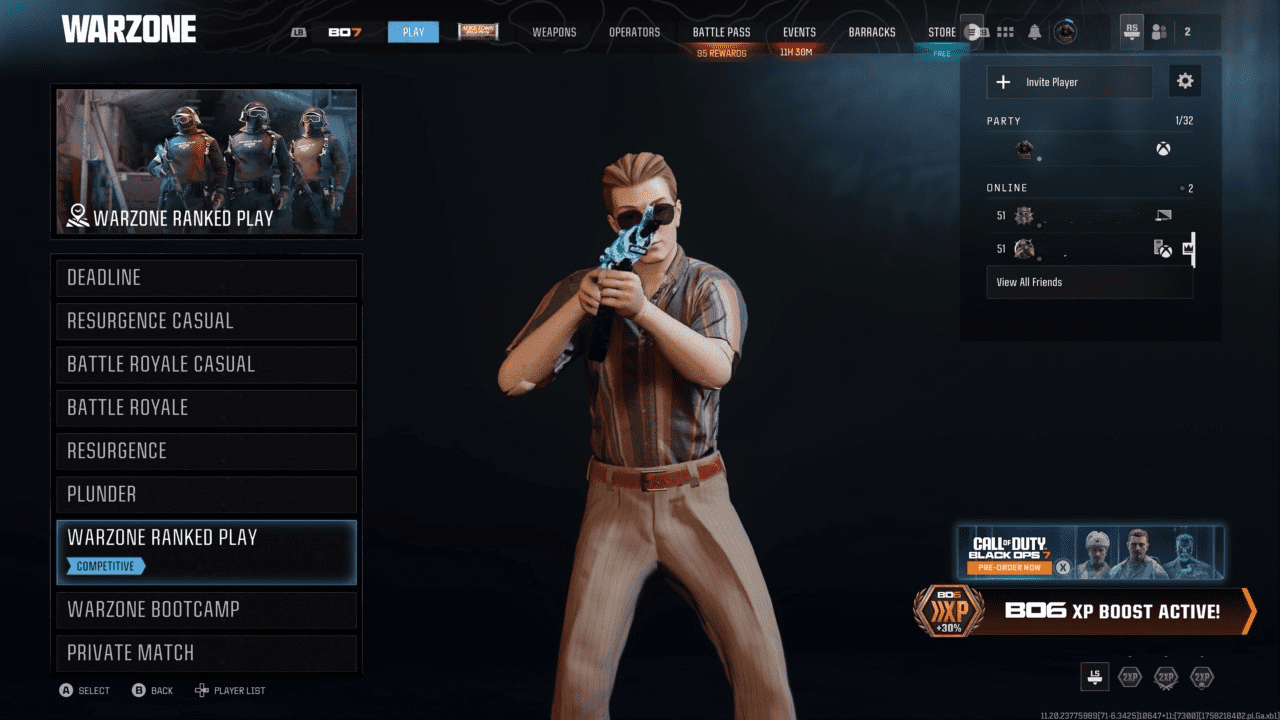Viewport: 1280px width, 720px height.
Task: Open the apps grid icon in top bar
Action: [1005, 31]
